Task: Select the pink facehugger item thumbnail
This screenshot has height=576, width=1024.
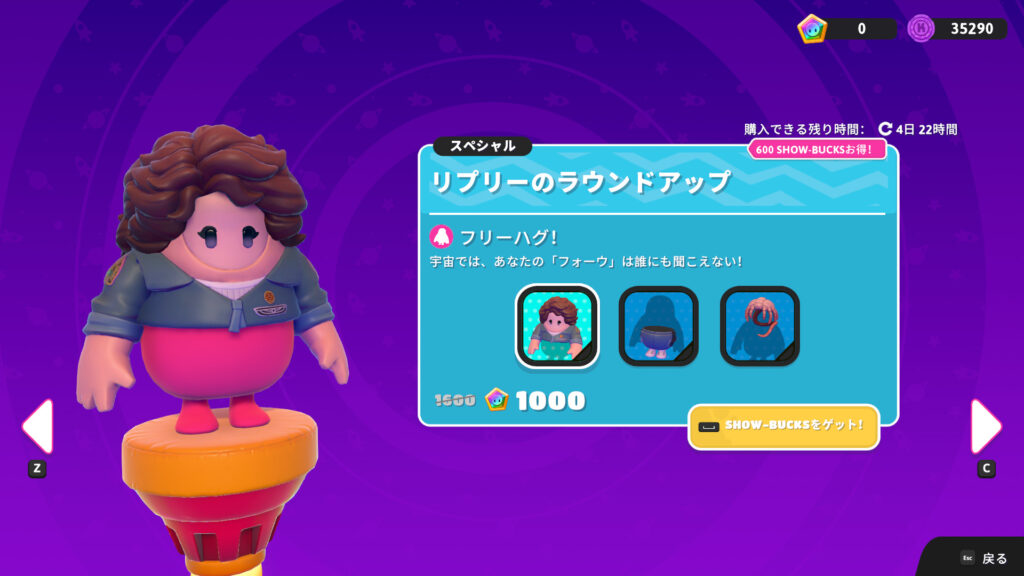Action: coord(759,326)
